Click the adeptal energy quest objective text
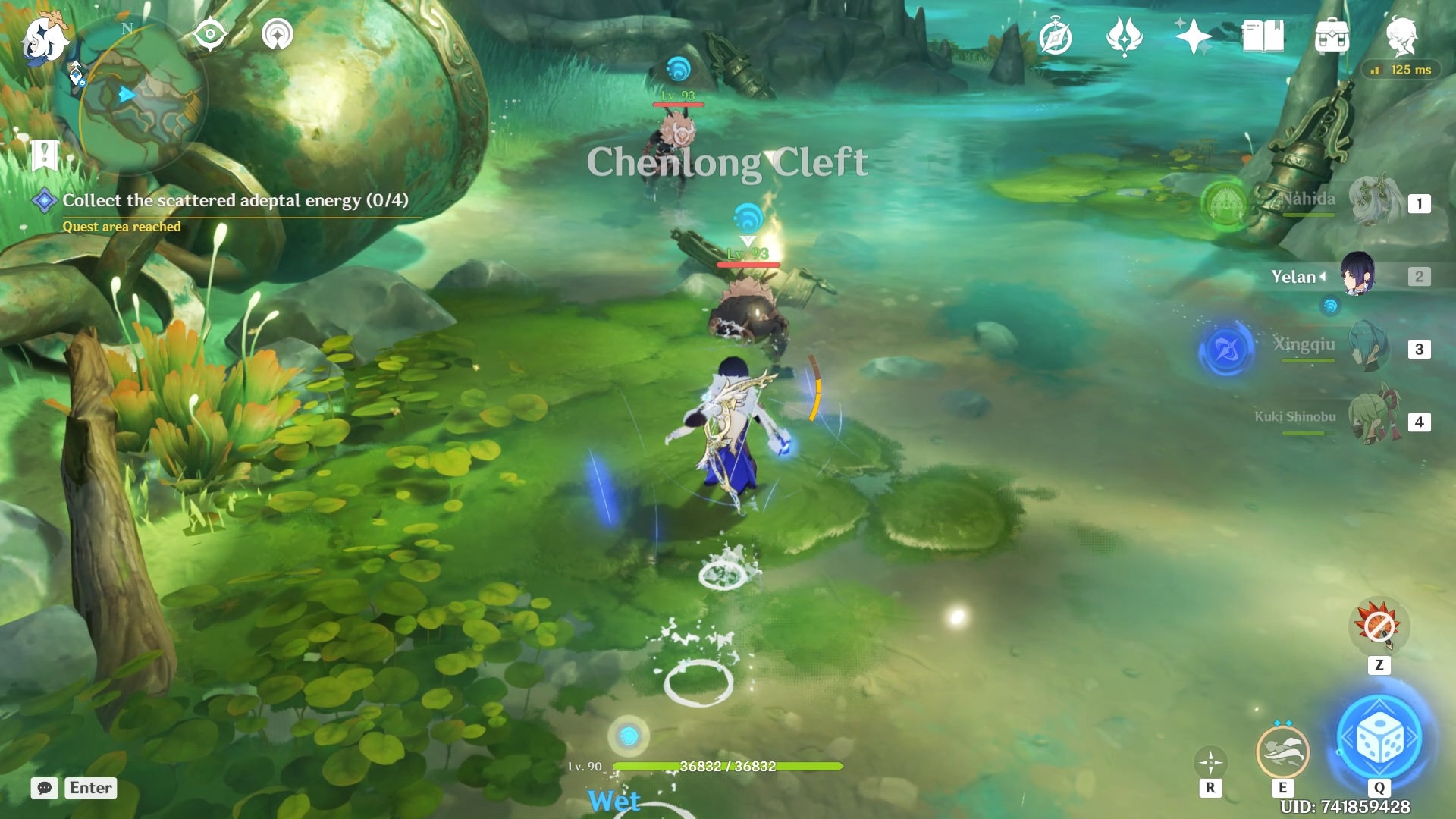 (235, 201)
